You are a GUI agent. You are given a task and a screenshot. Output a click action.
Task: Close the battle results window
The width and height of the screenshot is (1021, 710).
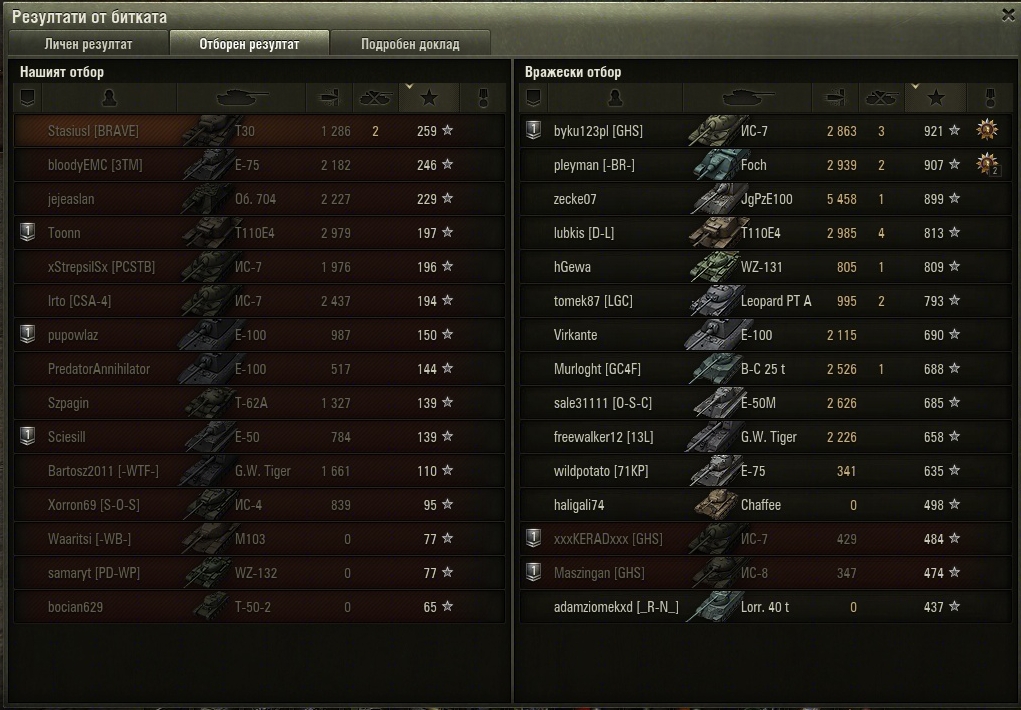[1008, 15]
